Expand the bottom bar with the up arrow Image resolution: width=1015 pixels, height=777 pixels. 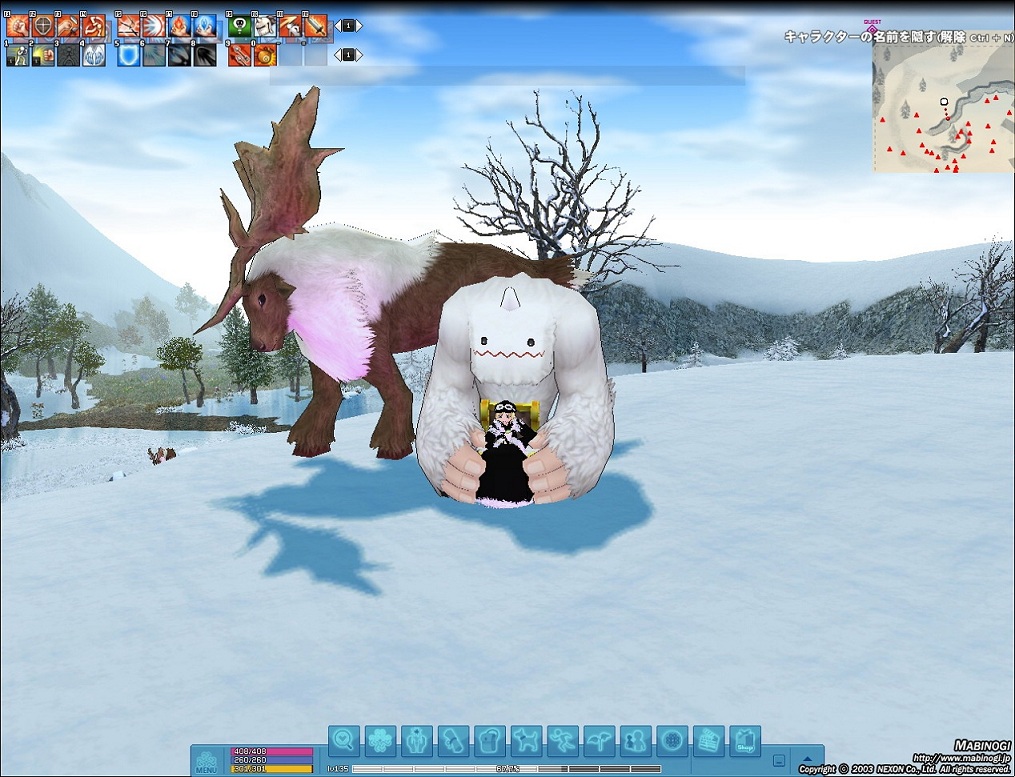(x=808, y=759)
